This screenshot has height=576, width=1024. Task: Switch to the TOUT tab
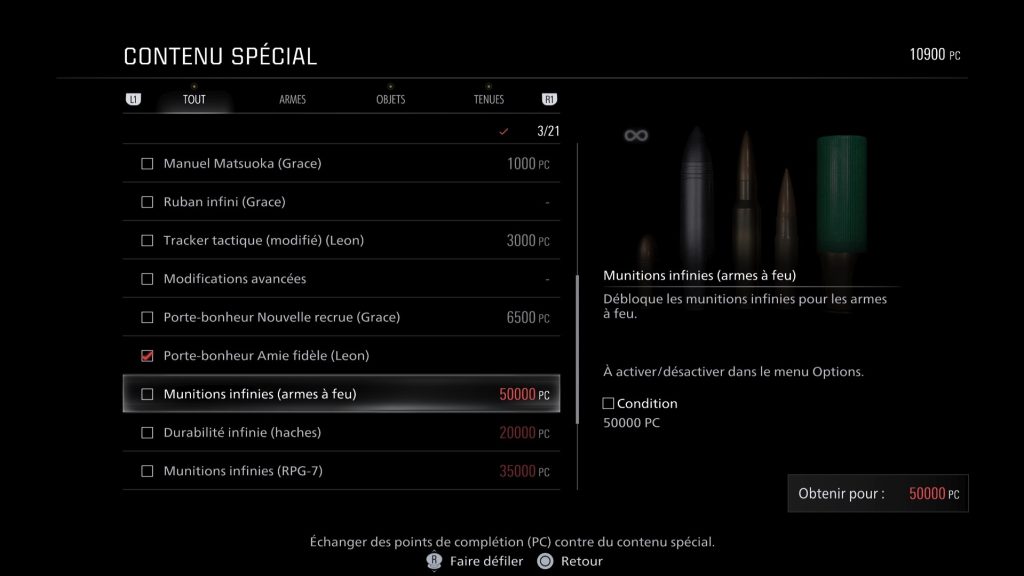(194, 100)
